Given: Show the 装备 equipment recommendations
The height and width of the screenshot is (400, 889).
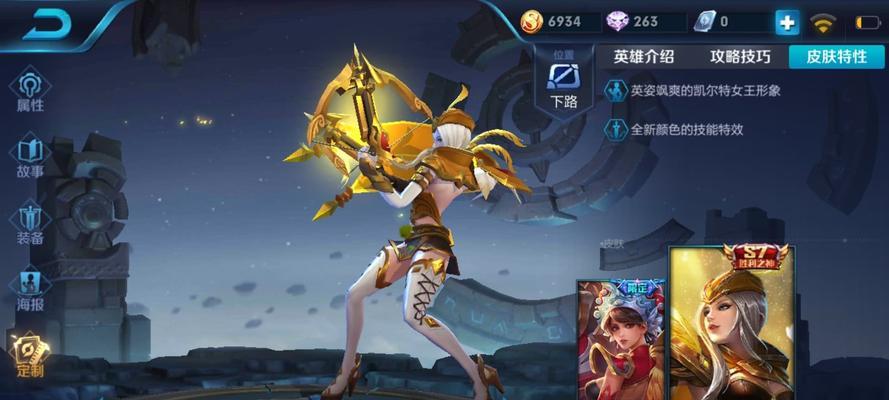Looking at the screenshot, I should pos(30,225).
